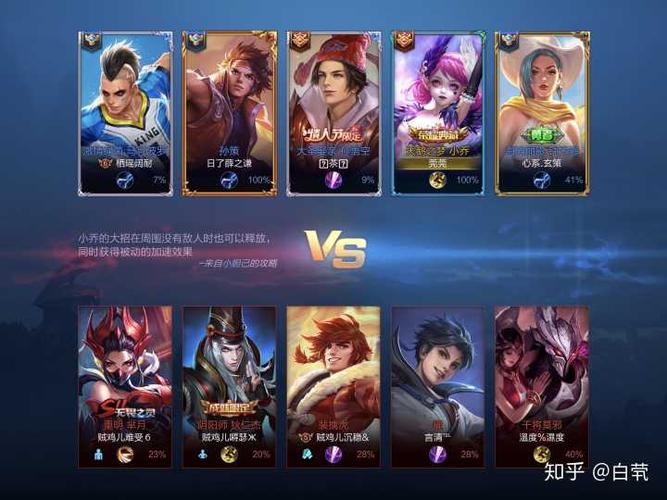667x500 pixels.
Task: Choose the 孙策 hero card
Action: (229, 110)
